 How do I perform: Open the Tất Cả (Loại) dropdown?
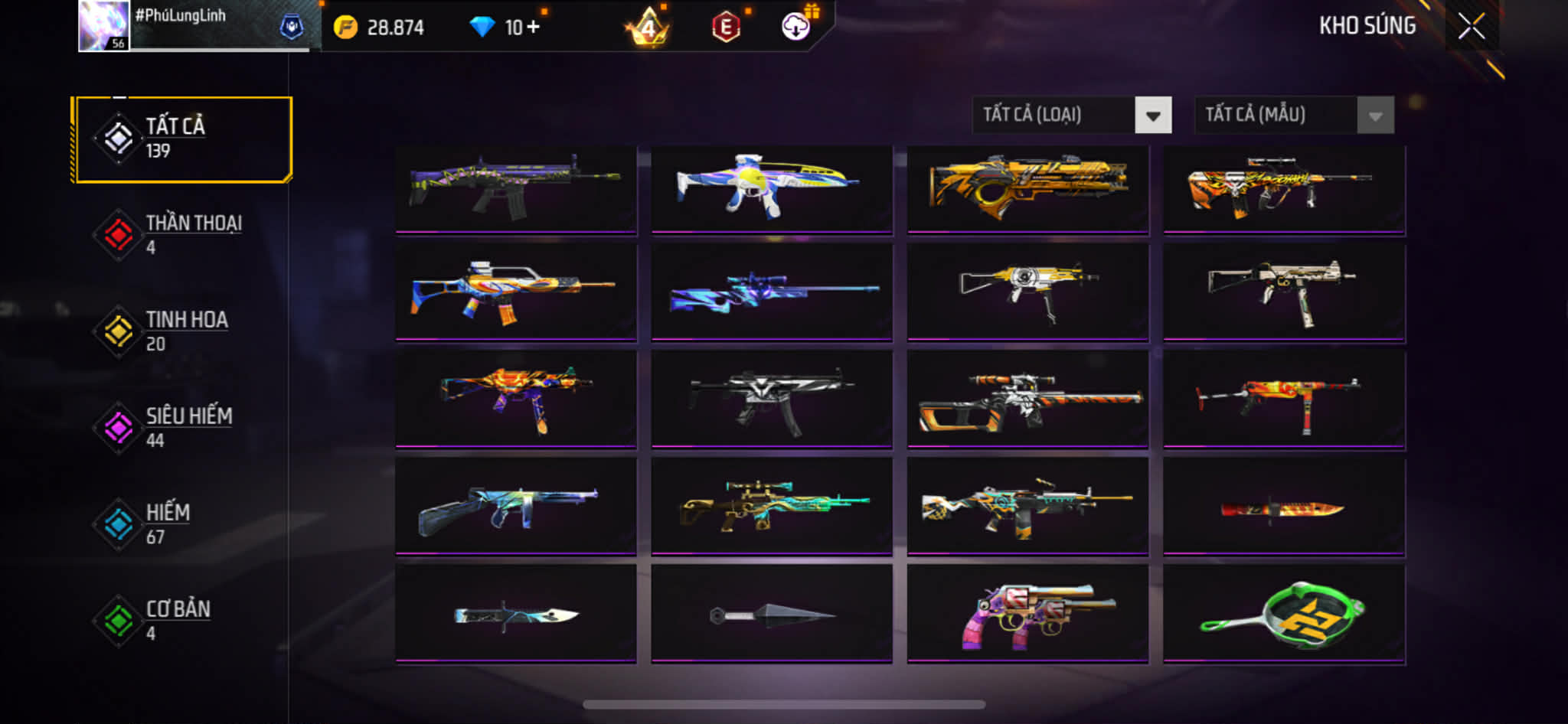coord(1071,116)
